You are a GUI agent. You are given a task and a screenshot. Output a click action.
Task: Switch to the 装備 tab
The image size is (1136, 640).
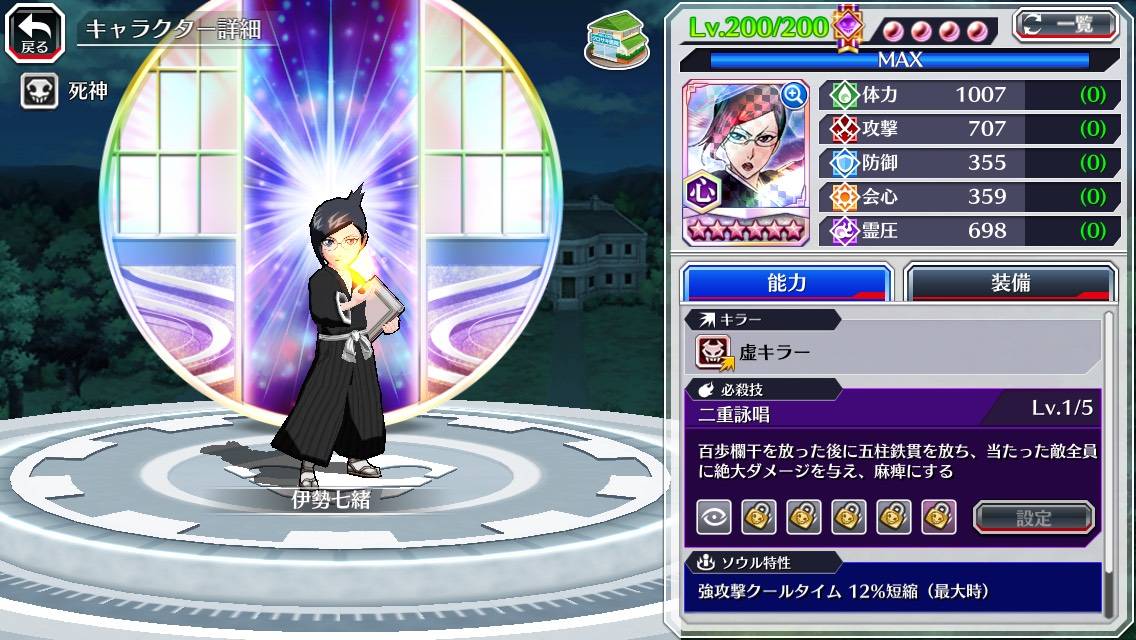point(1010,283)
